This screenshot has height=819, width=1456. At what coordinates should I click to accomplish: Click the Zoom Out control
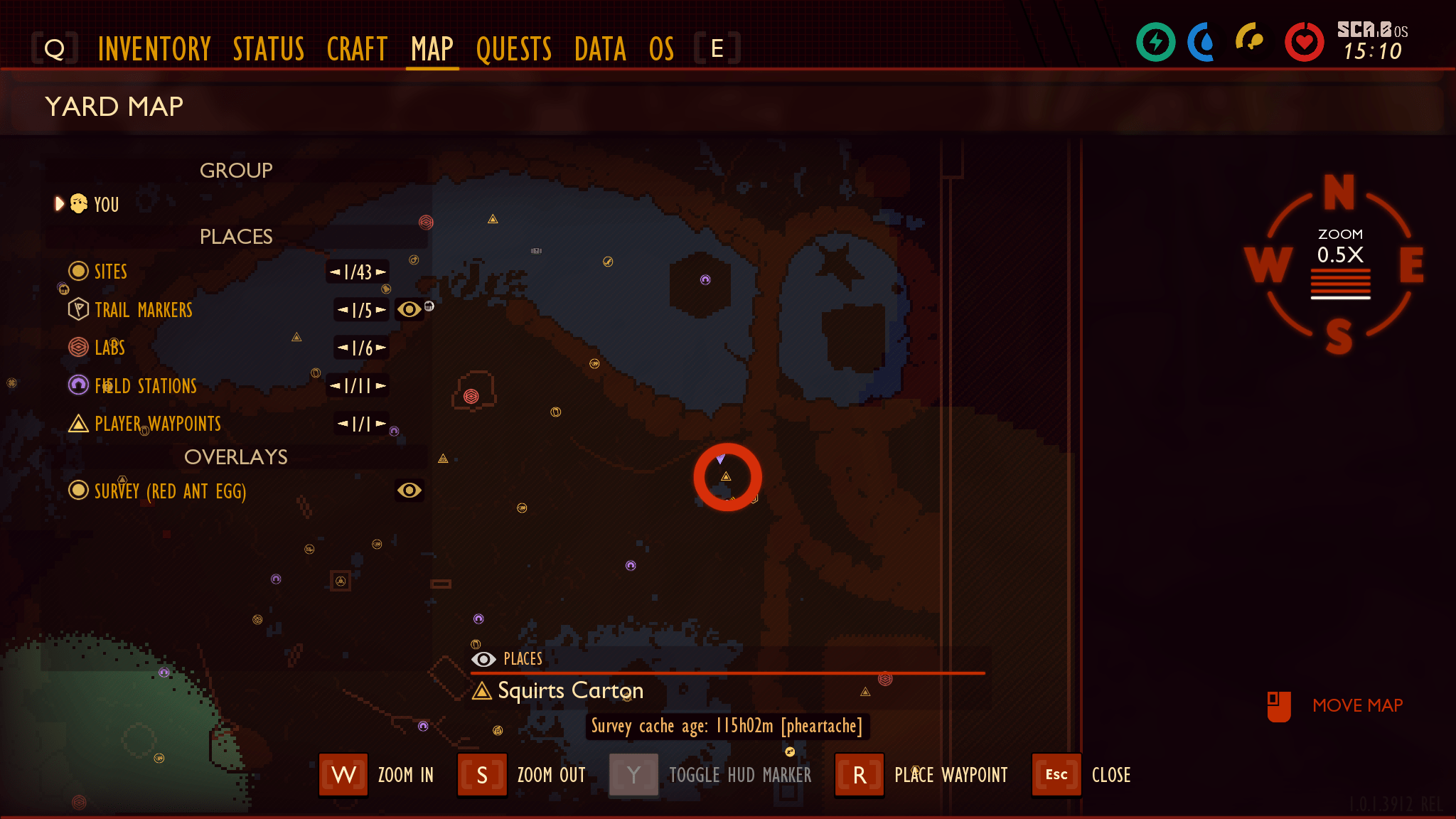tap(482, 775)
